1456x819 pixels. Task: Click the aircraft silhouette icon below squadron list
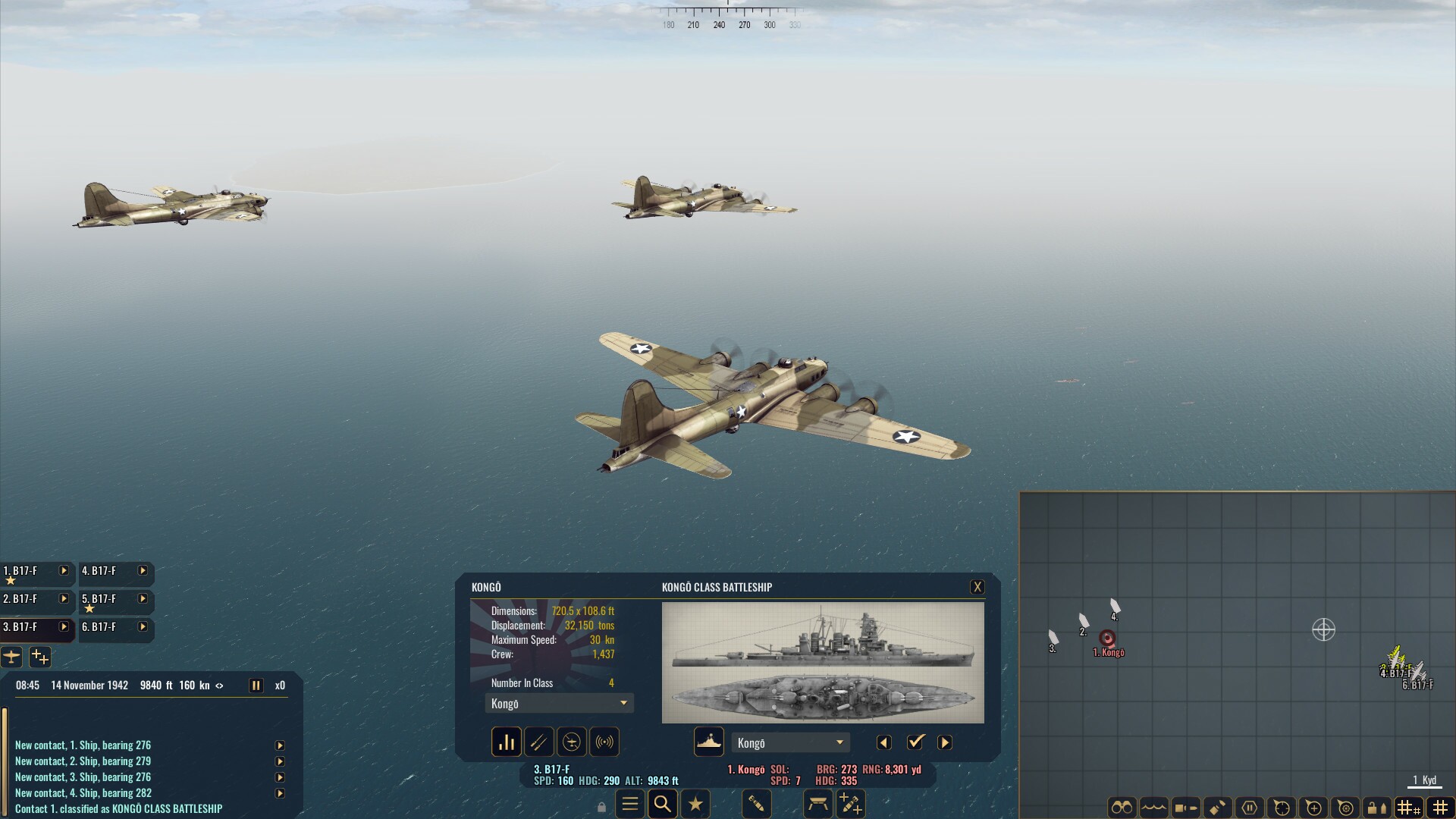11,657
